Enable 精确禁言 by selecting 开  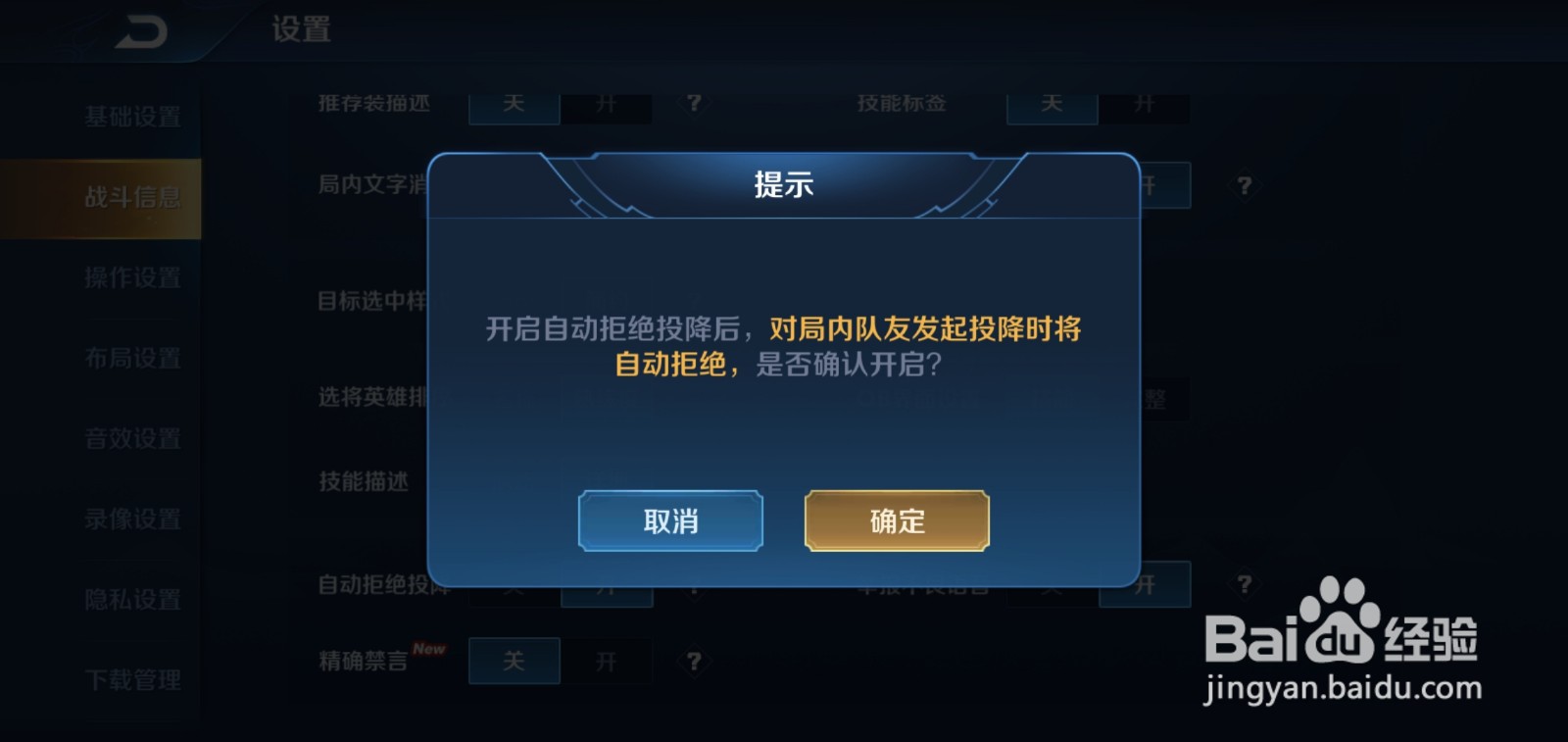pos(609,662)
